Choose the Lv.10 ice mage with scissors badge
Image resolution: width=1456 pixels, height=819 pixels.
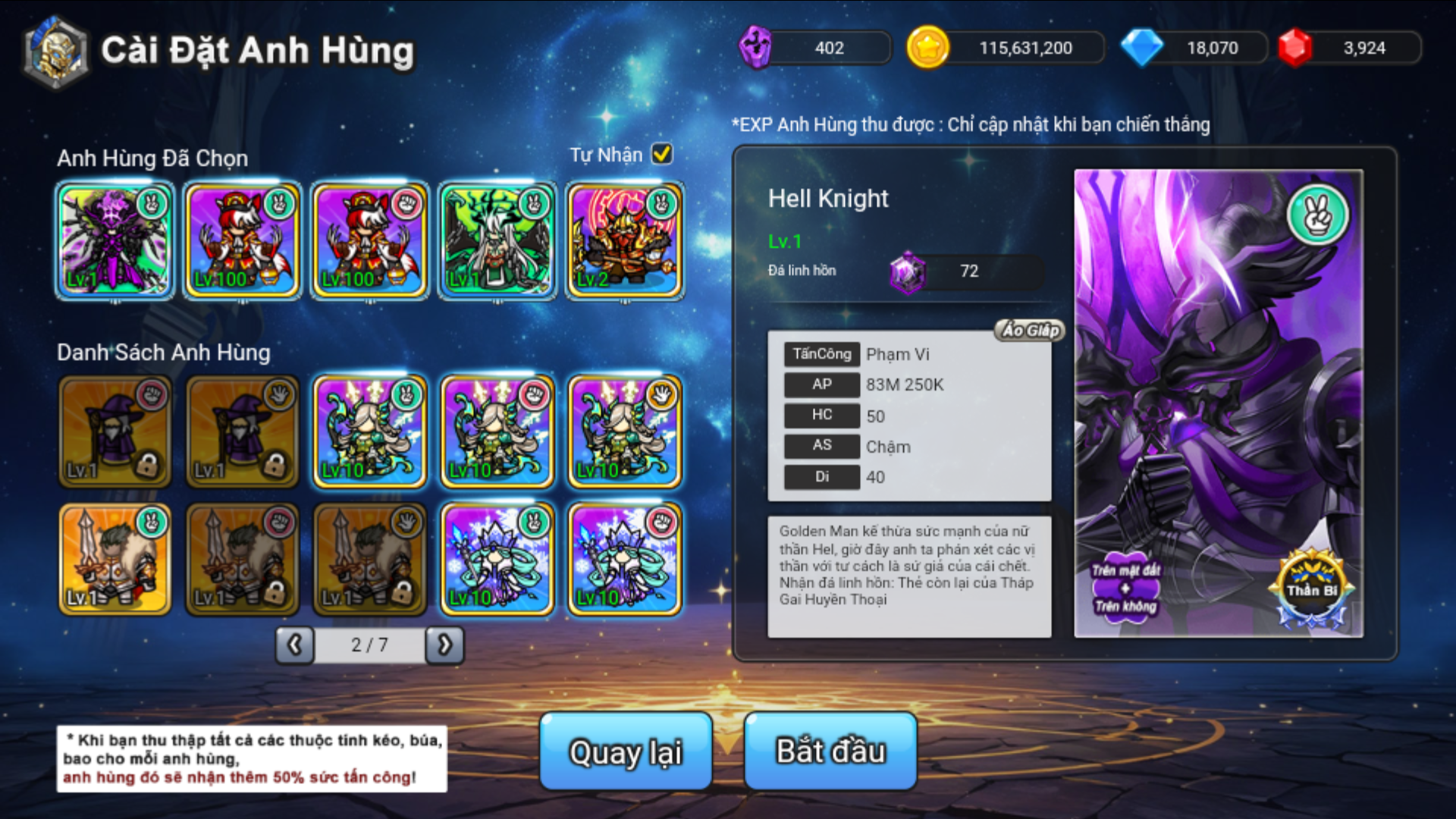tap(497, 558)
